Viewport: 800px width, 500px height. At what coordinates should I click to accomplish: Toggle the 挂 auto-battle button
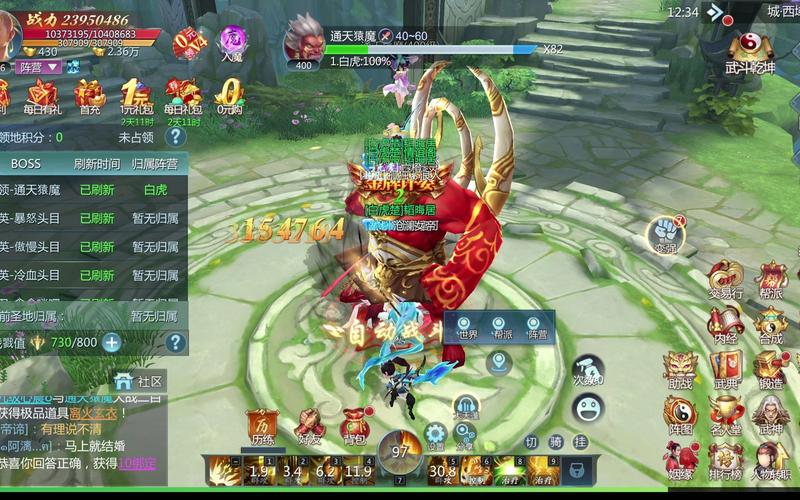point(580,442)
